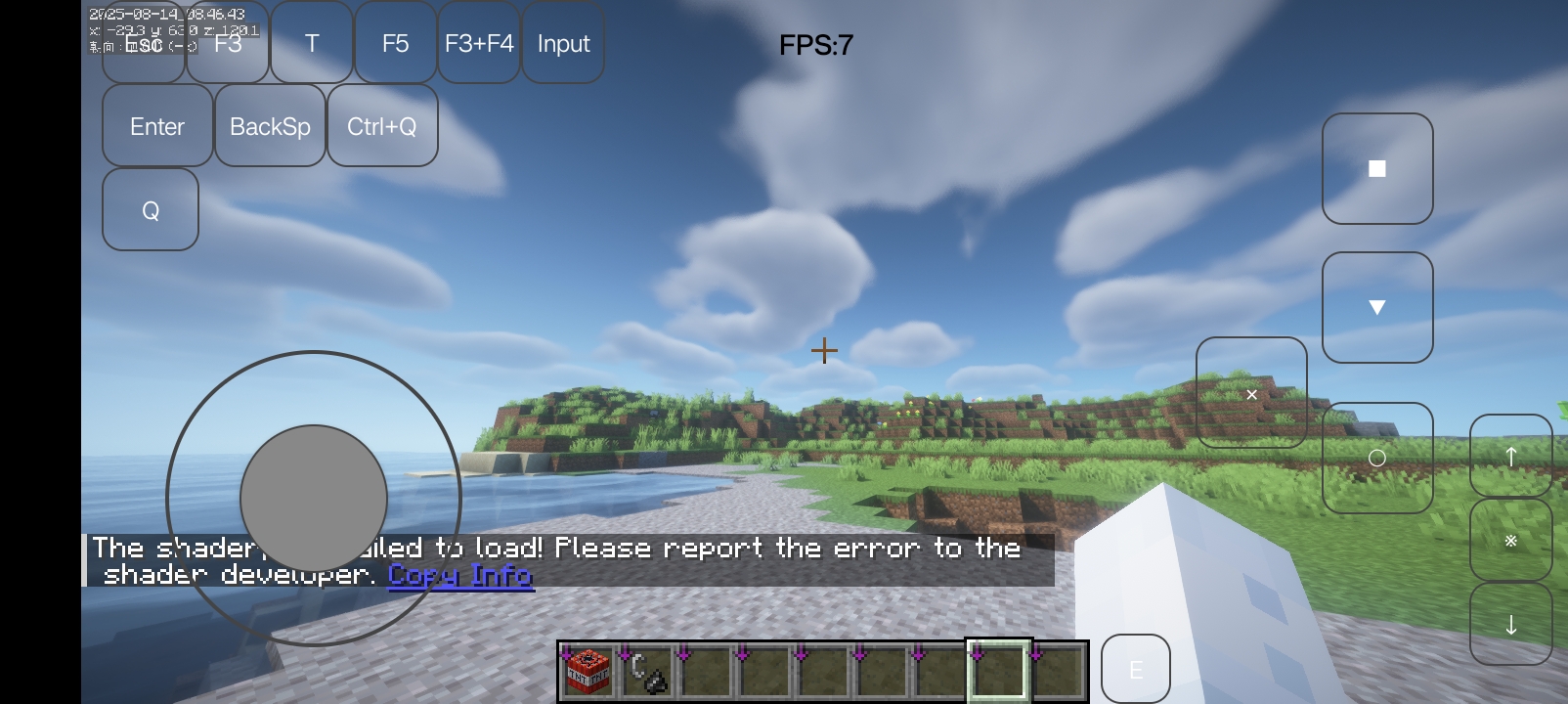Open the gamemode switcher via F3+F4

478,43
